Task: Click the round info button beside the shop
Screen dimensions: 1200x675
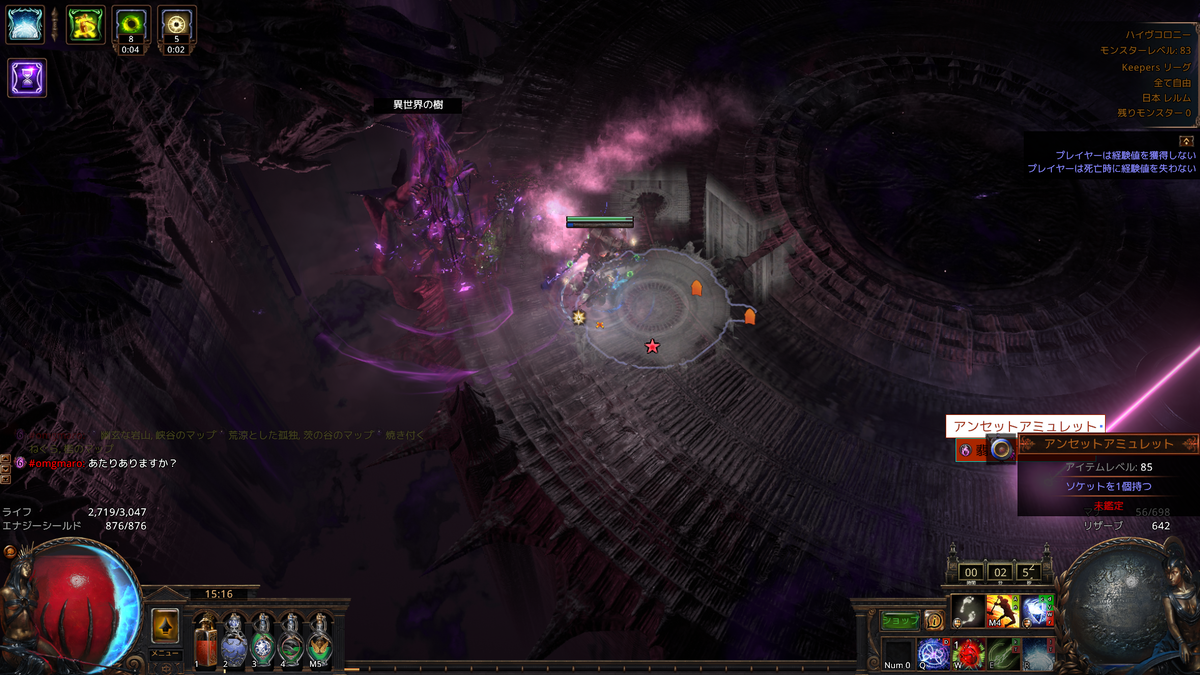Action: tap(933, 621)
